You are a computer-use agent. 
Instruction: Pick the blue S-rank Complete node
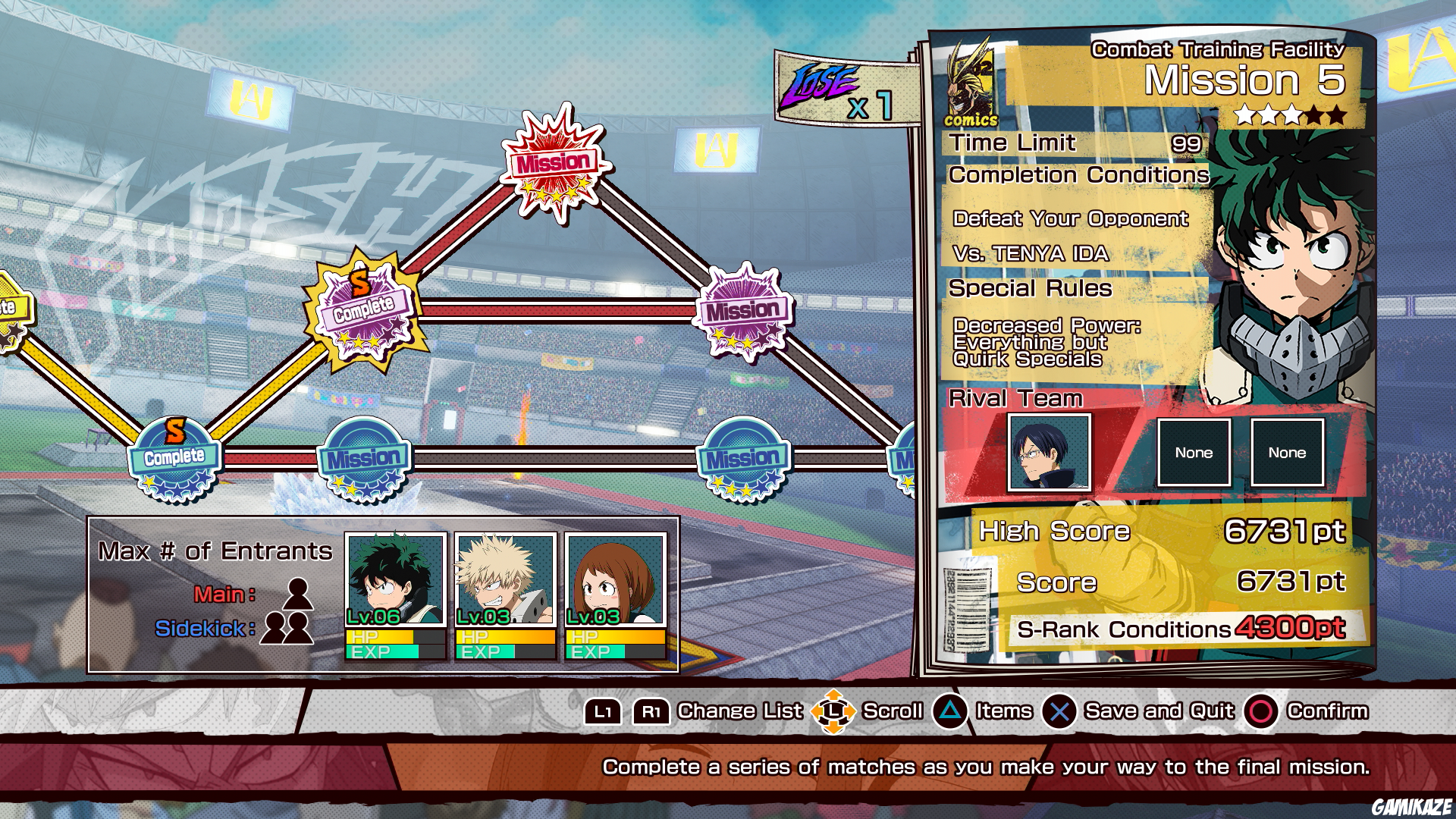174,457
